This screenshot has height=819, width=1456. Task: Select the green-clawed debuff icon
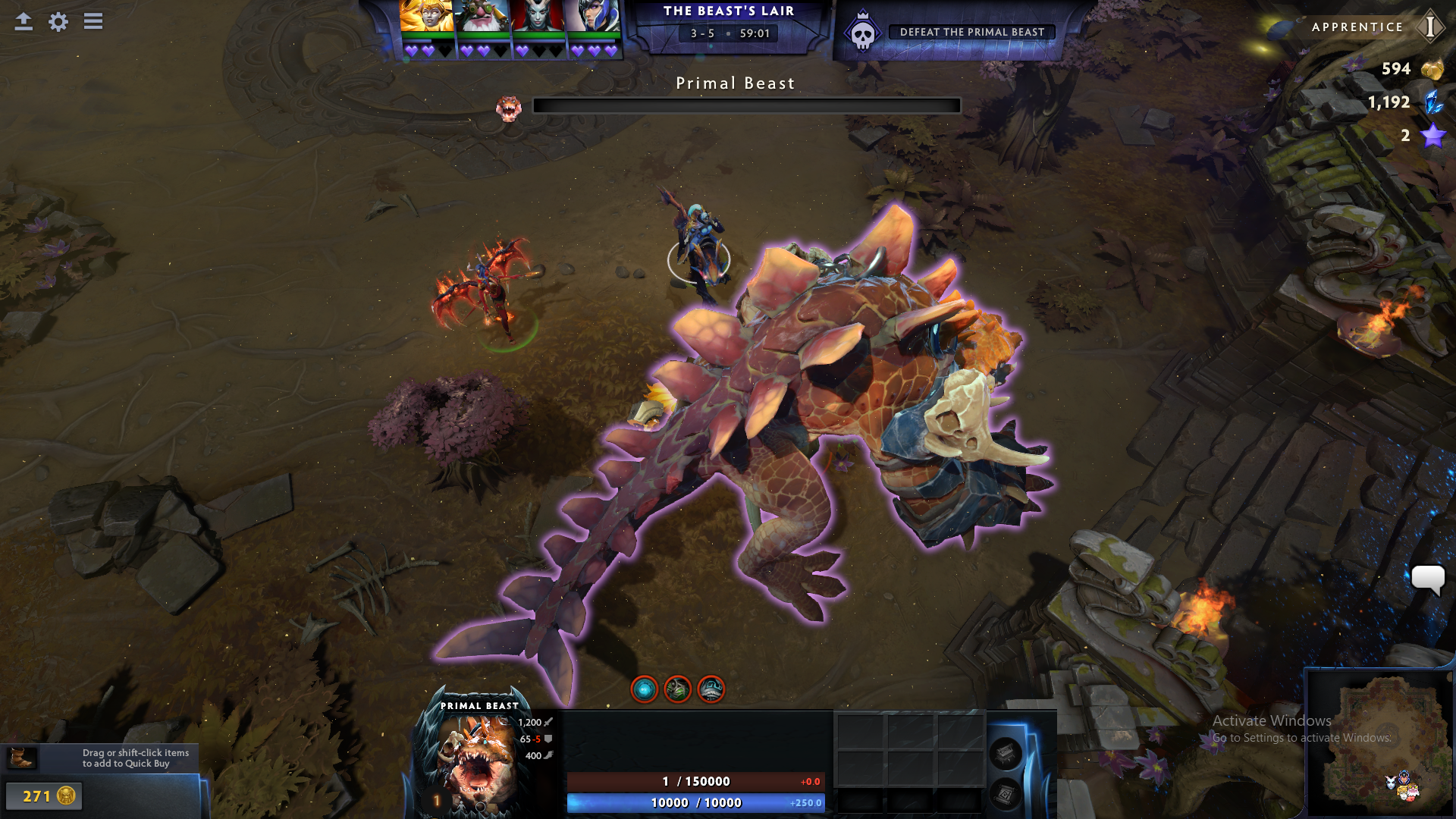pyautogui.click(x=678, y=689)
